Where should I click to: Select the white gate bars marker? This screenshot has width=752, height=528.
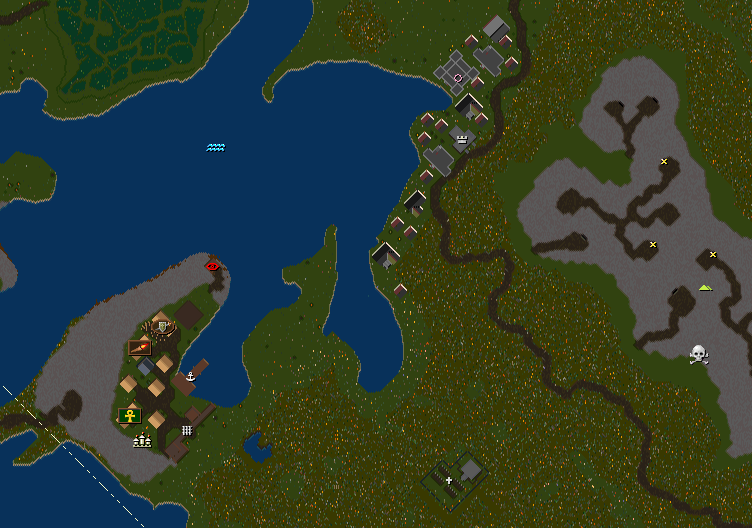187,430
